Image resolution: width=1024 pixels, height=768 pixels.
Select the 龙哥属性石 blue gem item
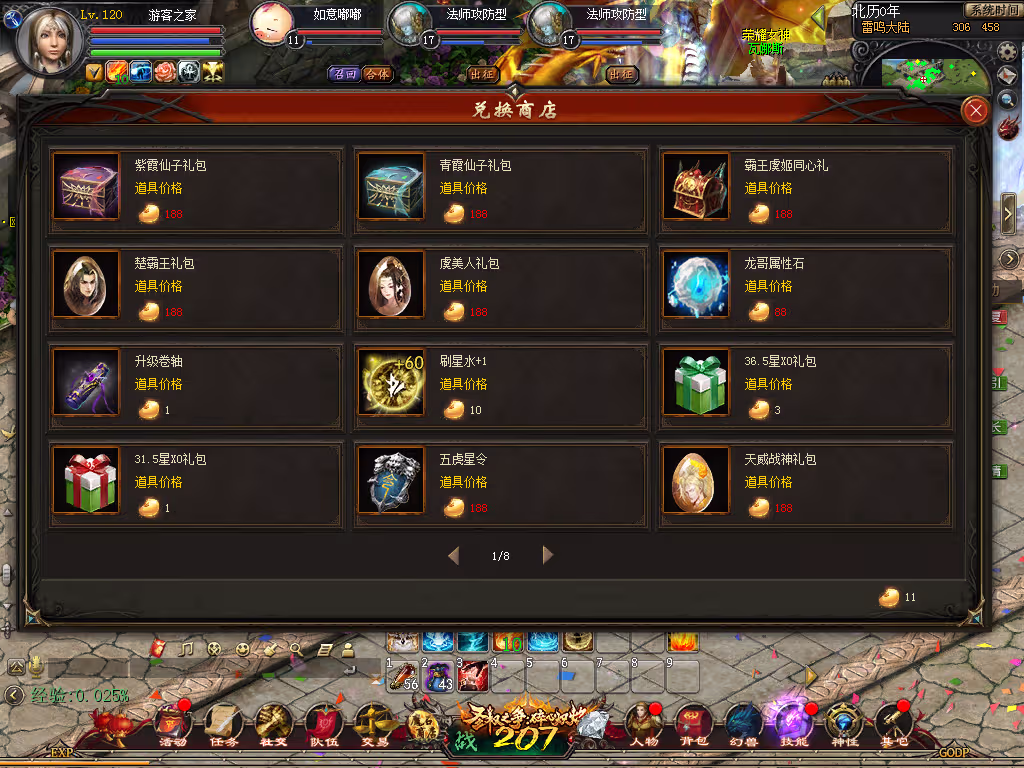[695, 285]
